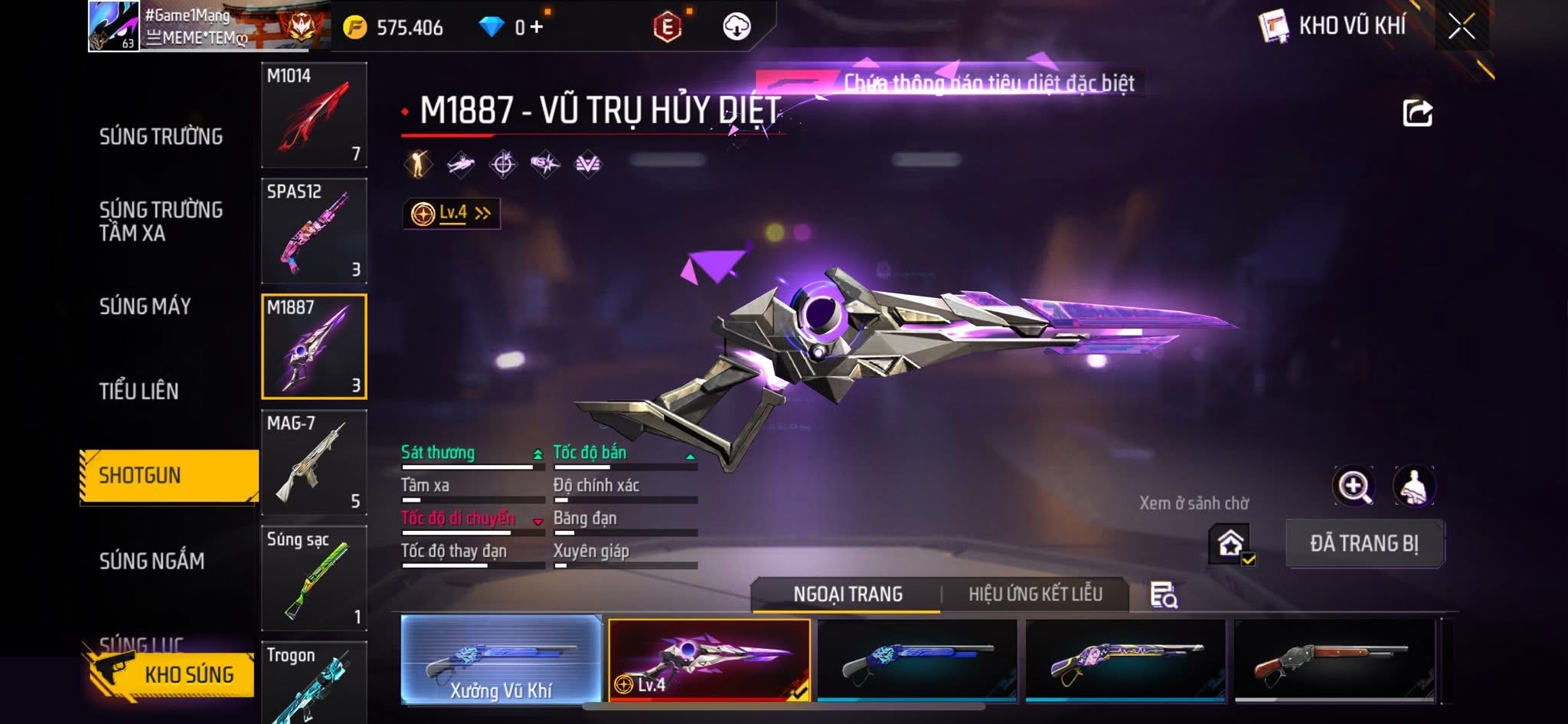Choose the Súng sạc weapon slot
This screenshot has height=724, width=1568.
tap(314, 578)
